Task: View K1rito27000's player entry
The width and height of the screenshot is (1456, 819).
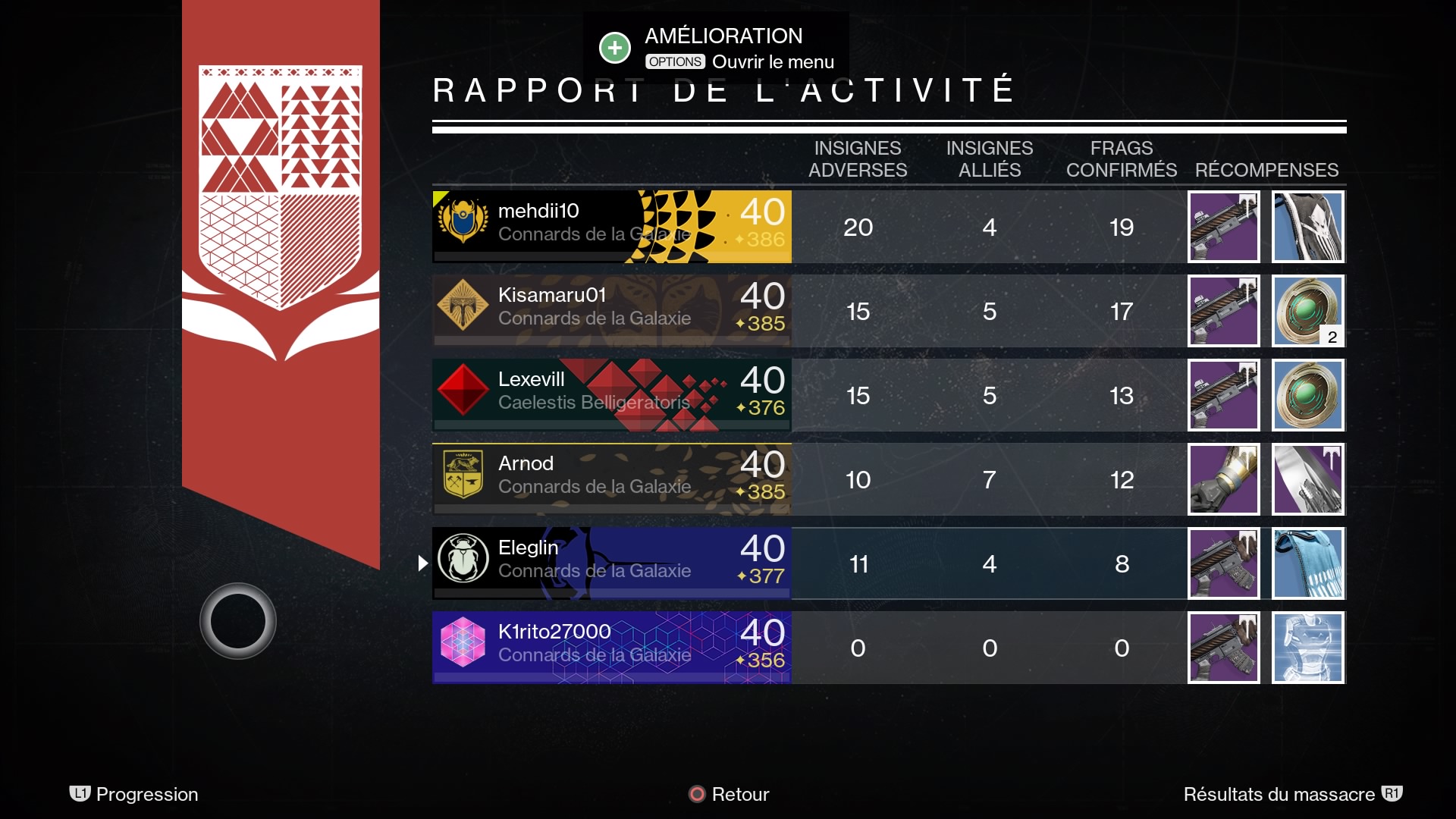Action: click(611, 648)
